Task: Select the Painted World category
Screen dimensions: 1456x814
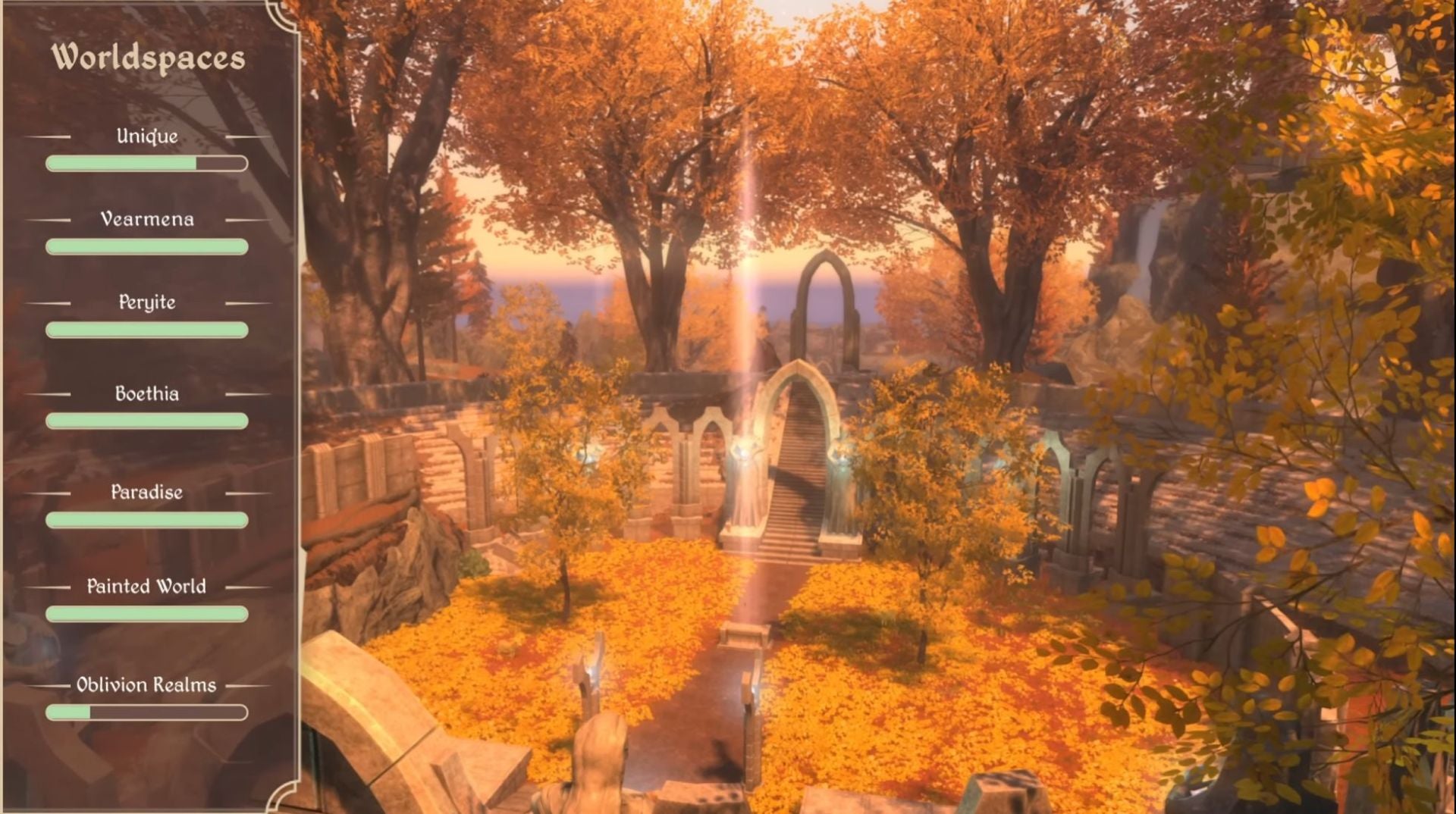Action: (146, 586)
